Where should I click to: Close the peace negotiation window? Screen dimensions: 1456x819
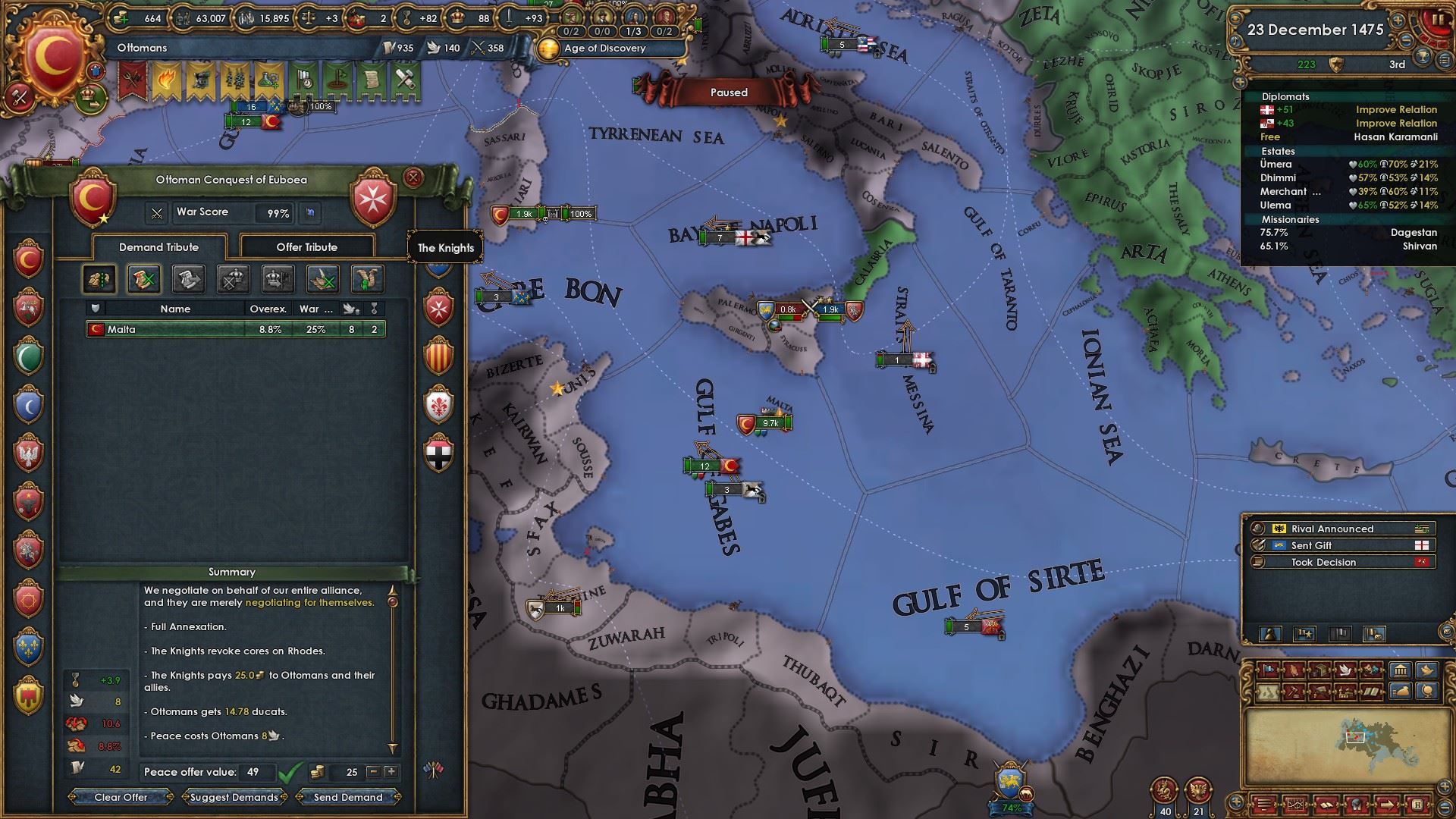413,178
